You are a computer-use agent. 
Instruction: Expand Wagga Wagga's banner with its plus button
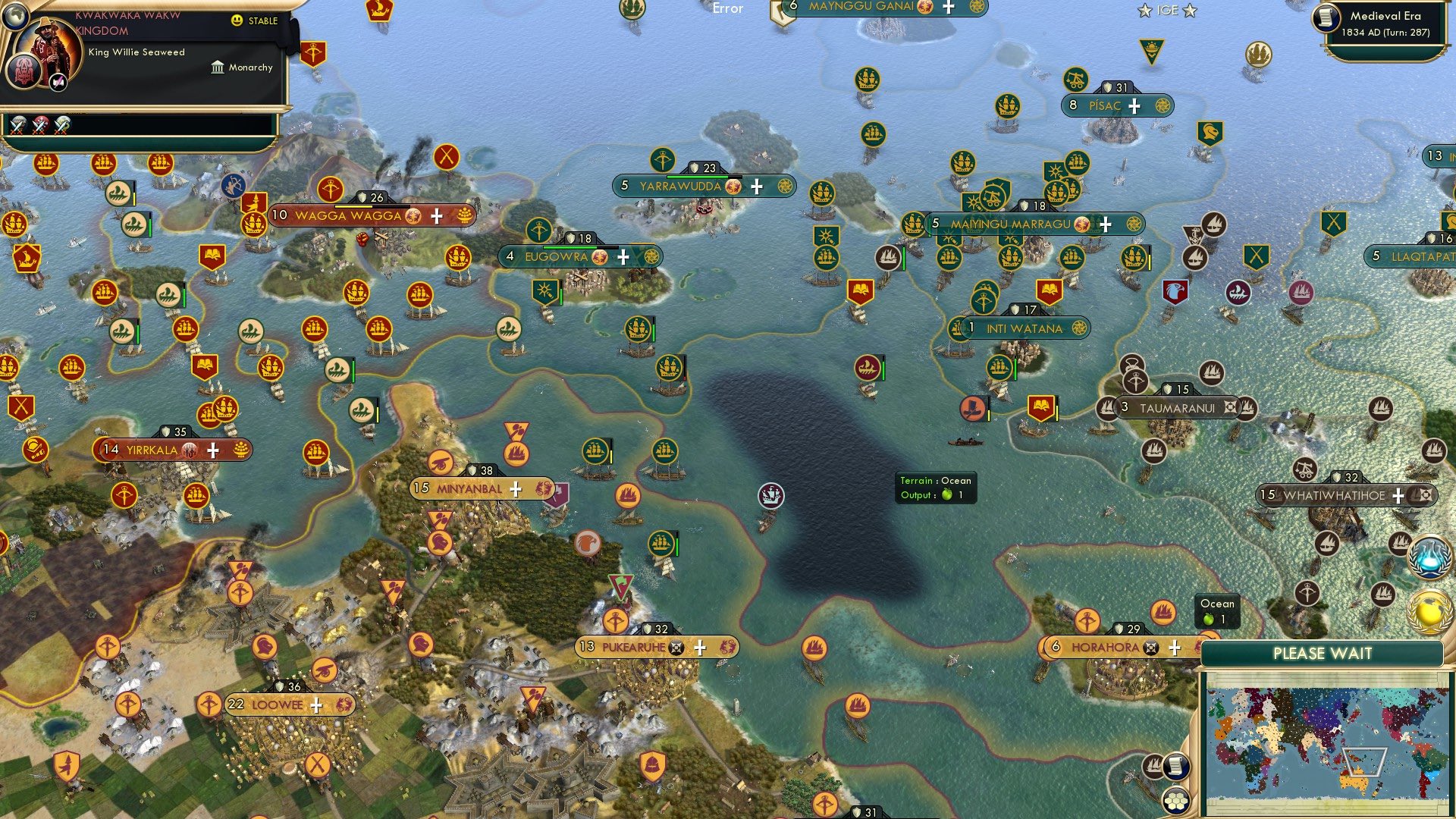pos(436,217)
